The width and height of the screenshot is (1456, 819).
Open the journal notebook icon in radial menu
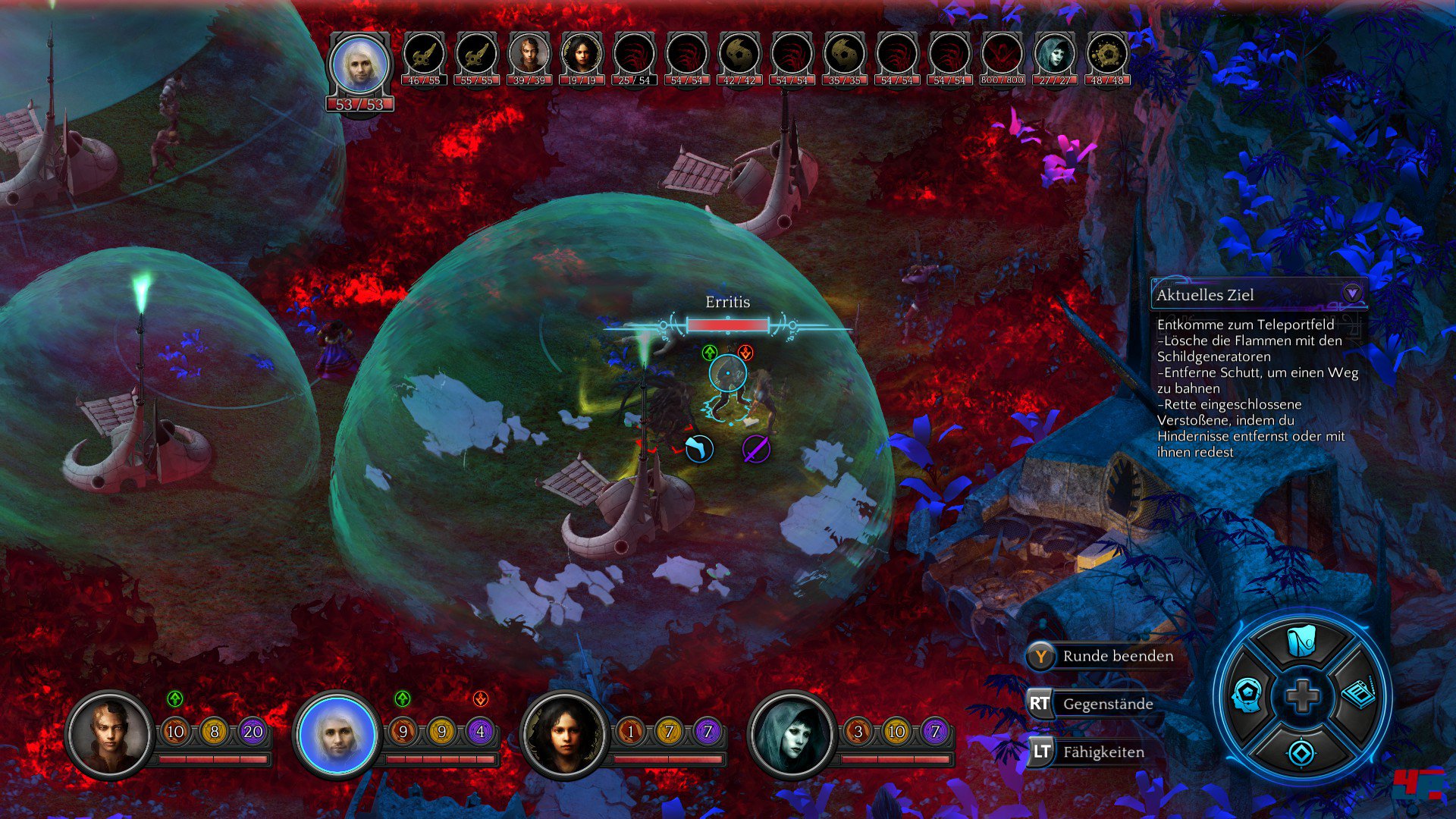(x=1358, y=694)
